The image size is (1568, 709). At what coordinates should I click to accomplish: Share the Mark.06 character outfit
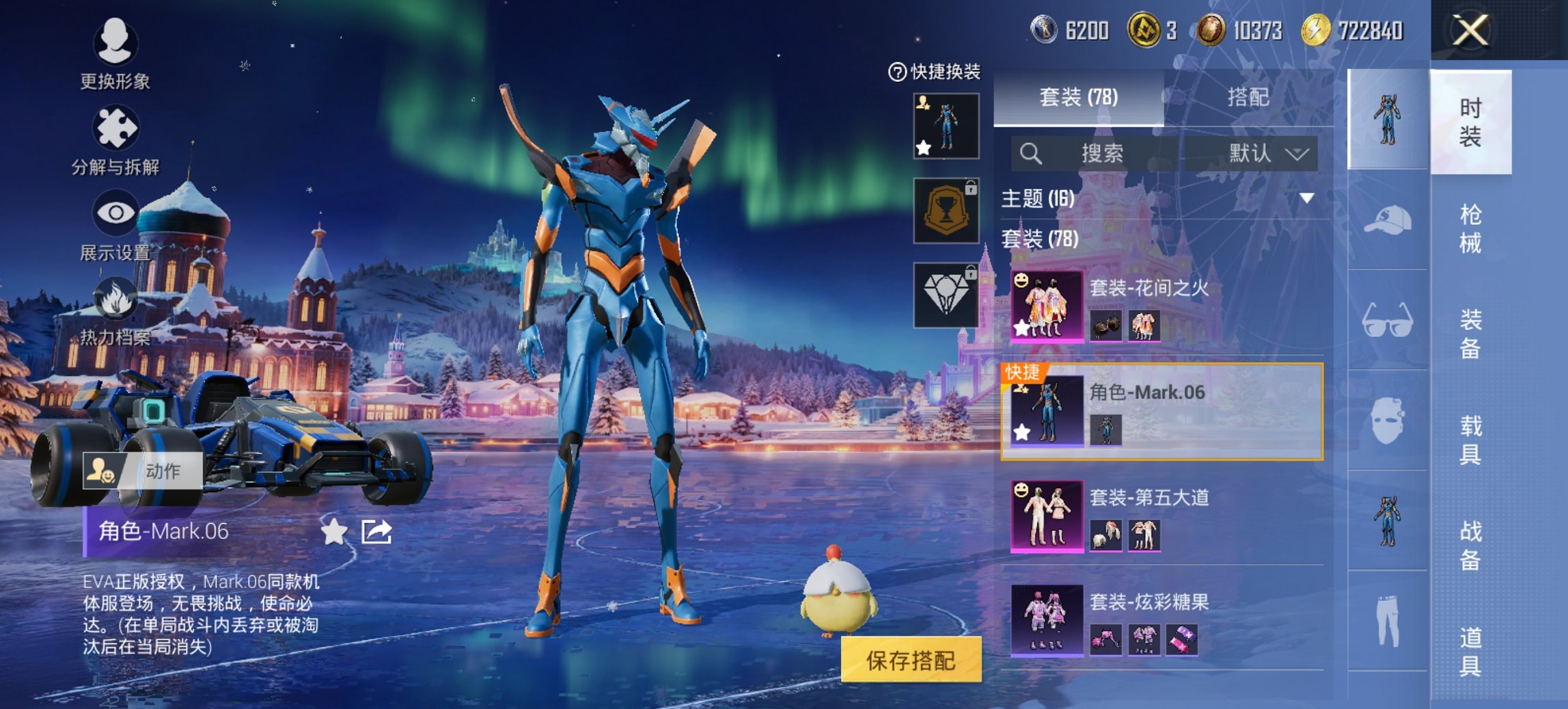point(376,532)
